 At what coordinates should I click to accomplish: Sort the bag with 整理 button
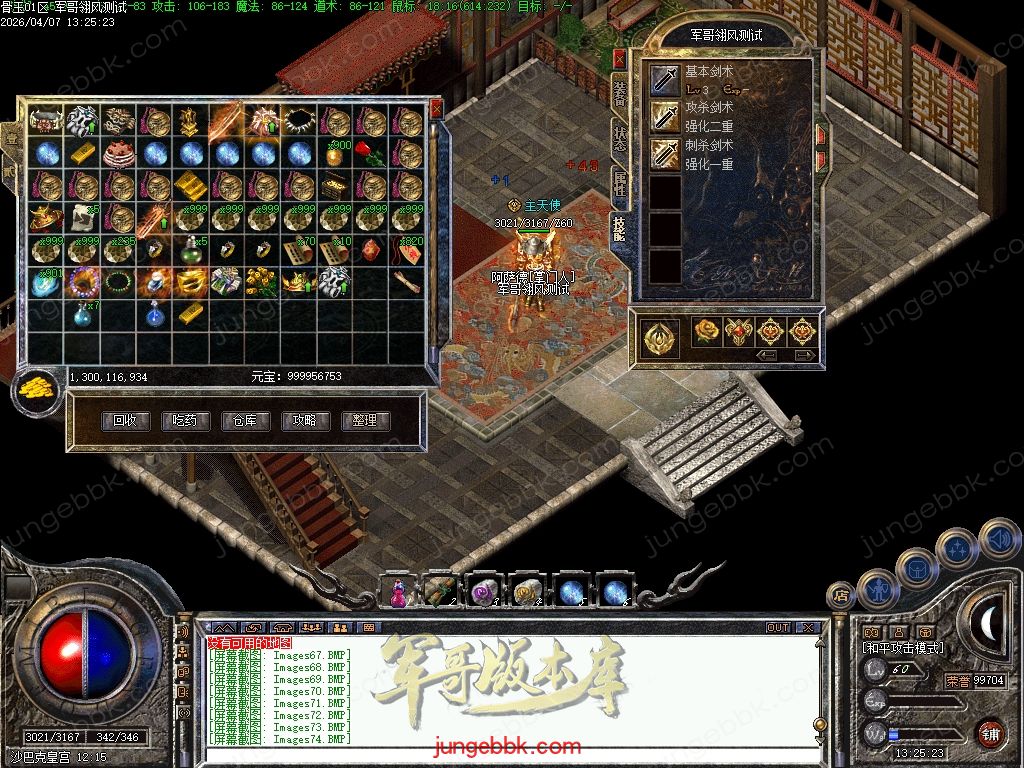(x=365, y=421)
